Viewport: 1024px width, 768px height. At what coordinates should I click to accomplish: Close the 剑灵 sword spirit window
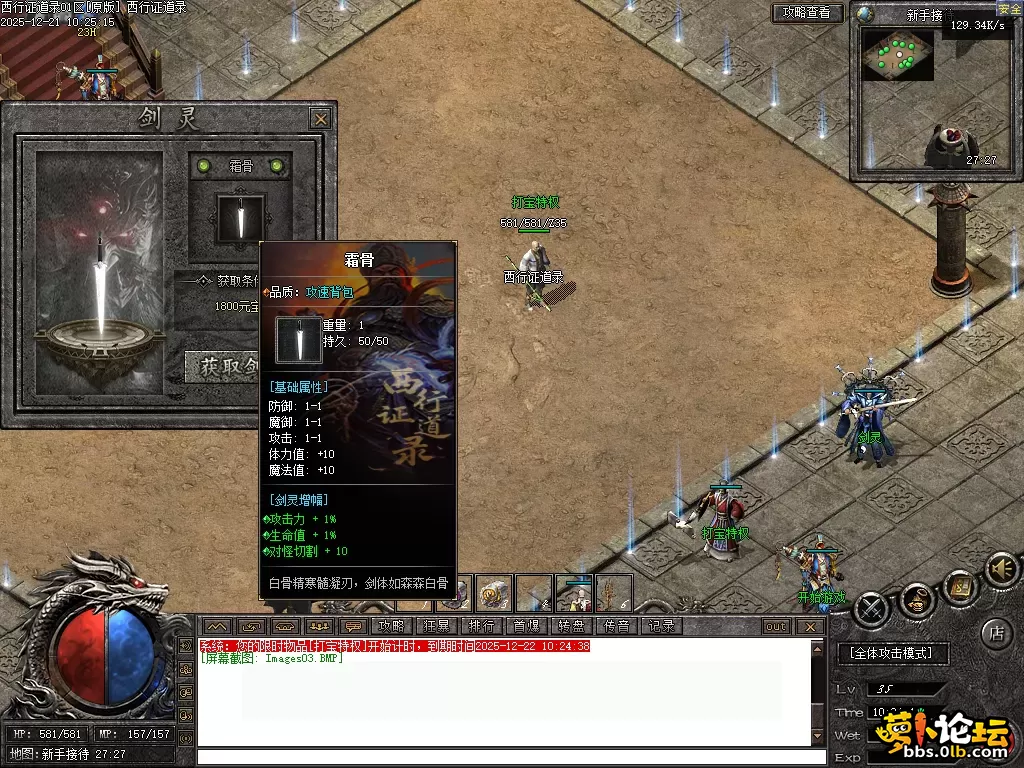320,119
